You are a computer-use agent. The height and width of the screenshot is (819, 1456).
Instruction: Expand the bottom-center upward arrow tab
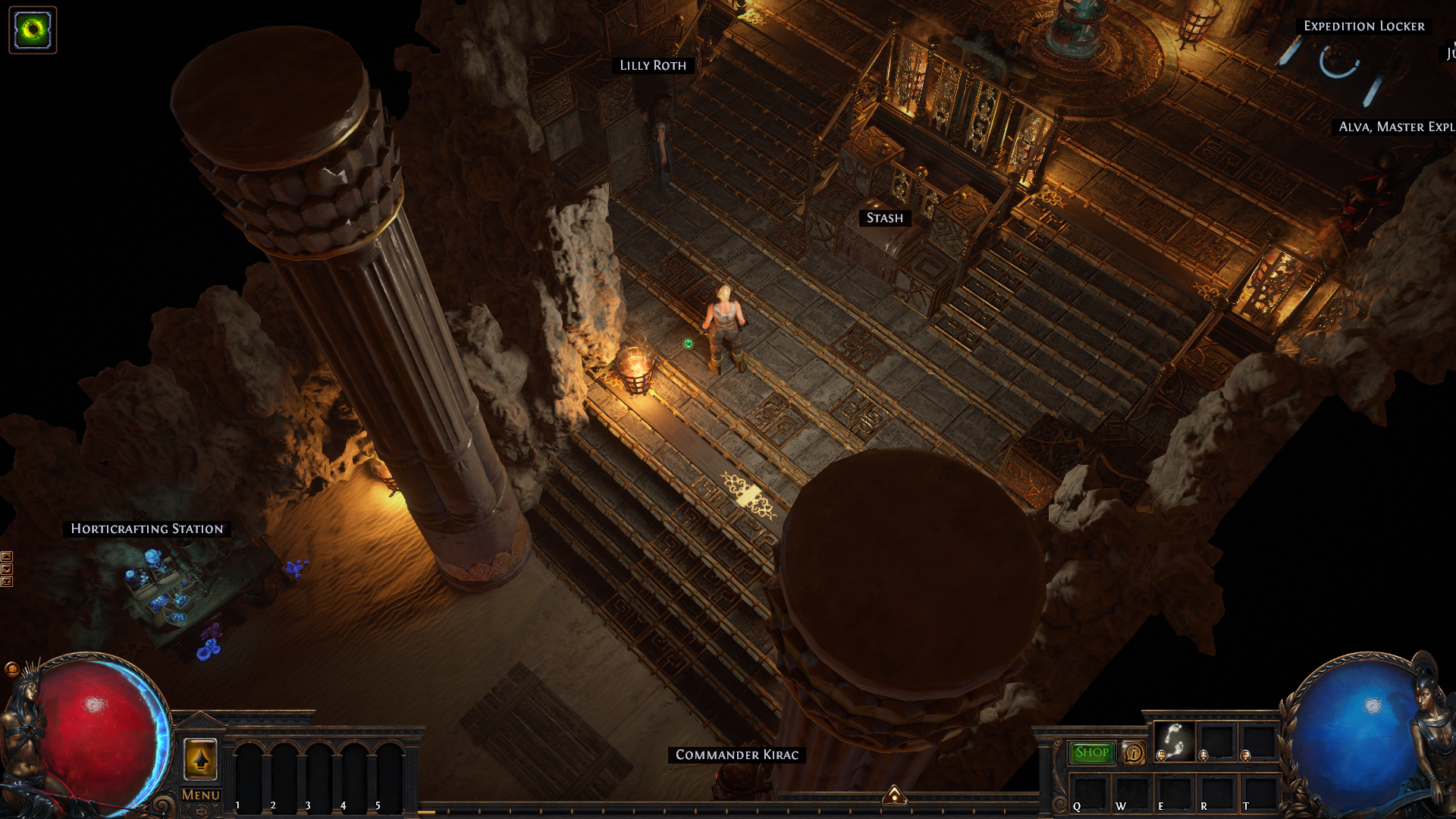[x=895, y=795]
